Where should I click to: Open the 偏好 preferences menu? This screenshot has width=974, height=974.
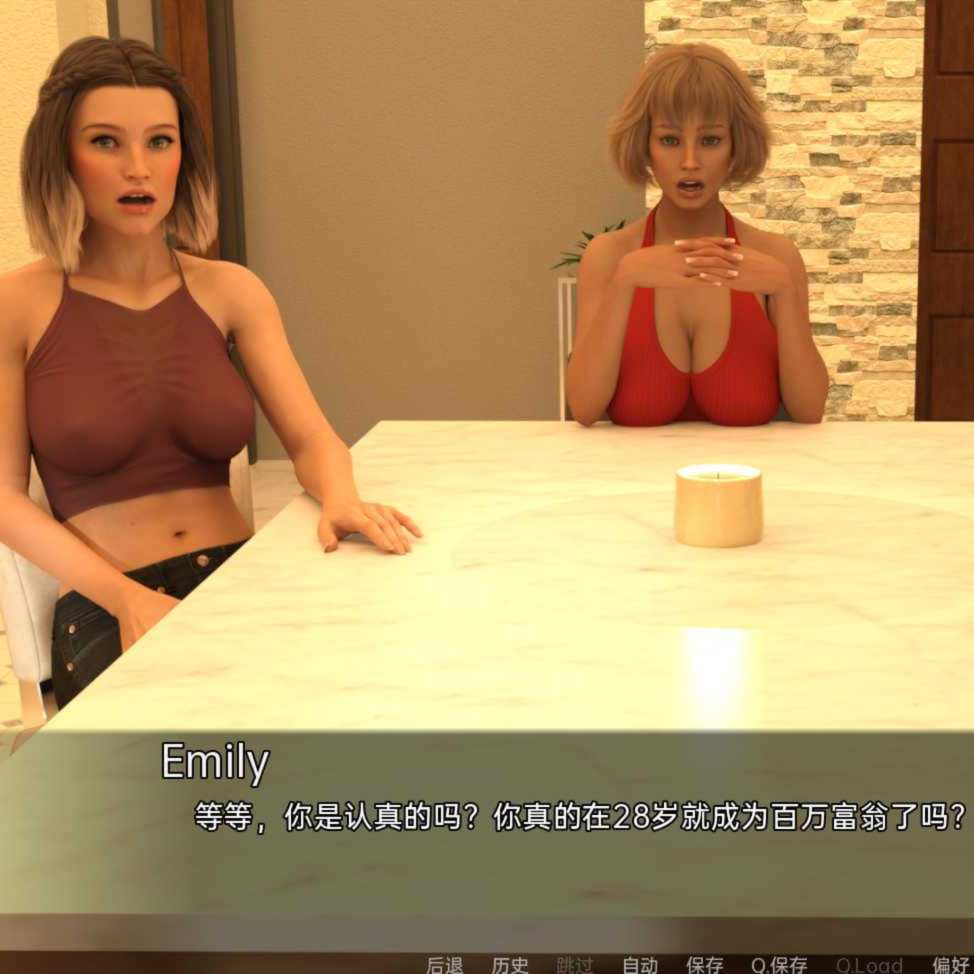(951, 964)
